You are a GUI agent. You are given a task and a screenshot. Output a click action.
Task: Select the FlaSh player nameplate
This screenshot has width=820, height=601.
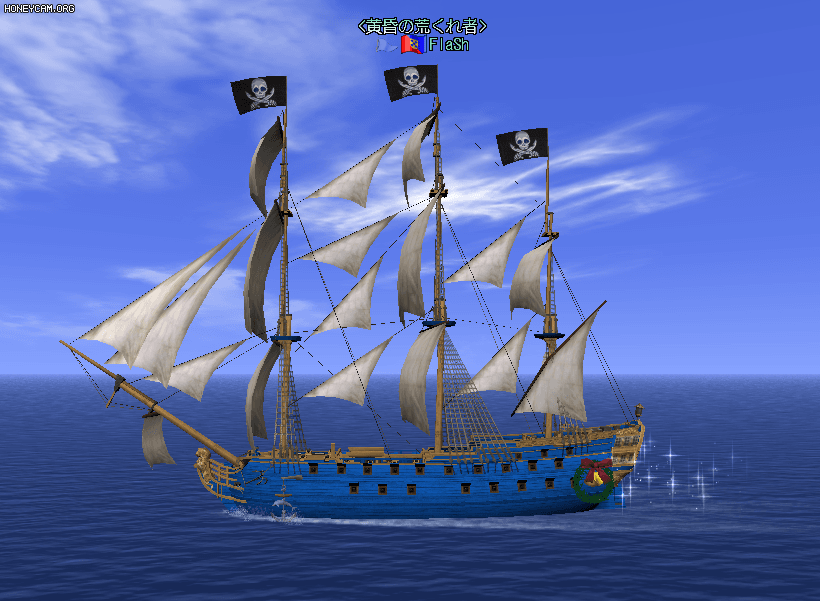point(448,45)
